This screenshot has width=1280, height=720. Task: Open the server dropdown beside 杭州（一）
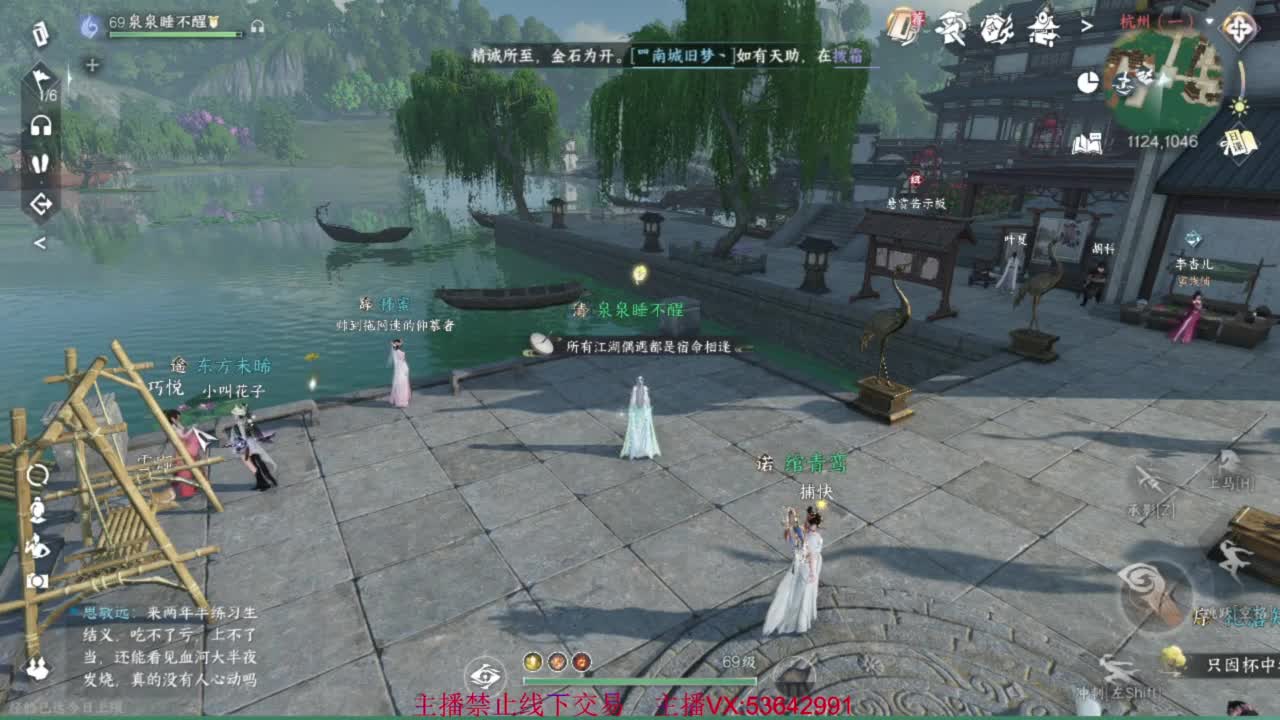tap(1209, 20)
